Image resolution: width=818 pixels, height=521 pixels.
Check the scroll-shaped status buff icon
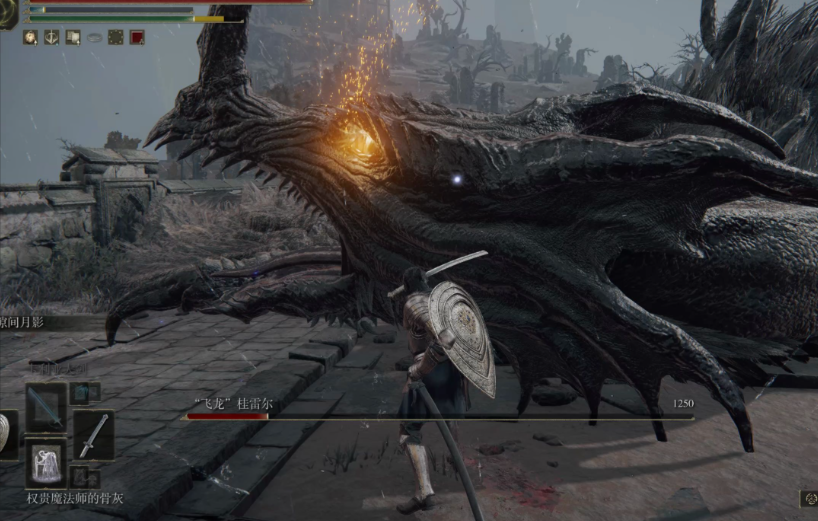click(73, 37)
